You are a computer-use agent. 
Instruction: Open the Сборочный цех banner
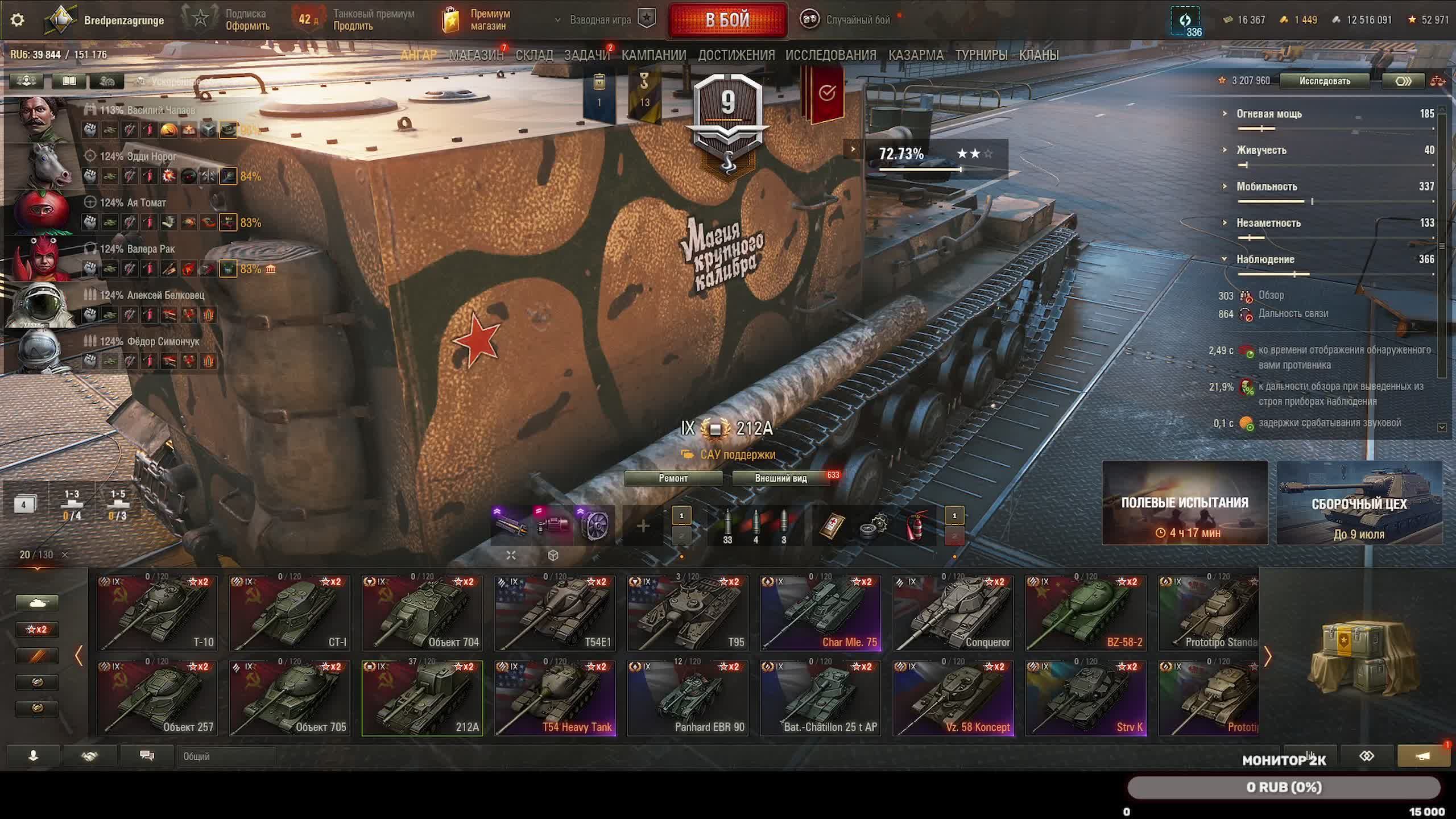pos(1359,503)
